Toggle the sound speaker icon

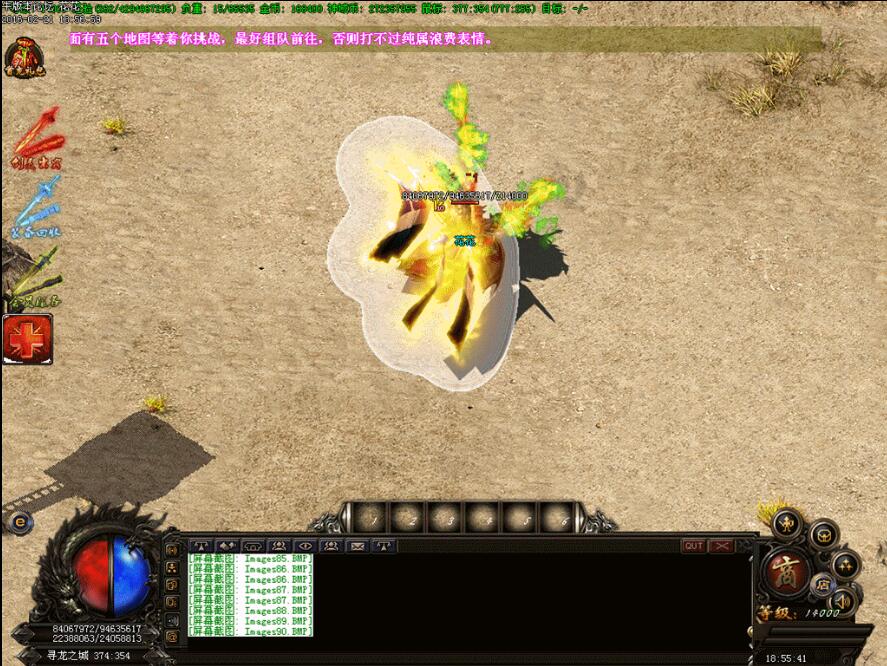tap(842, 600)
